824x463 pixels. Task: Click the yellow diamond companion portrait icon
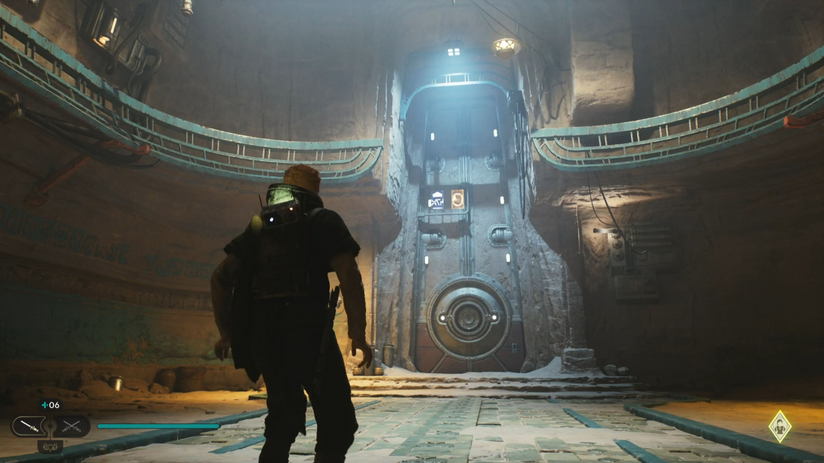(779, 427)
